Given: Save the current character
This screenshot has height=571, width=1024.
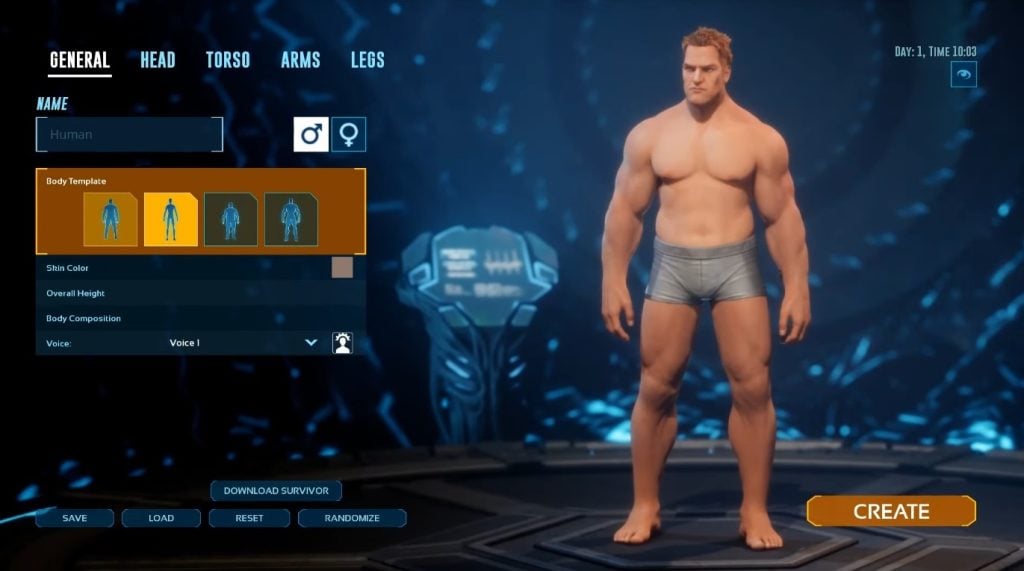Looking at the screenshot, I should click(74, 518).
